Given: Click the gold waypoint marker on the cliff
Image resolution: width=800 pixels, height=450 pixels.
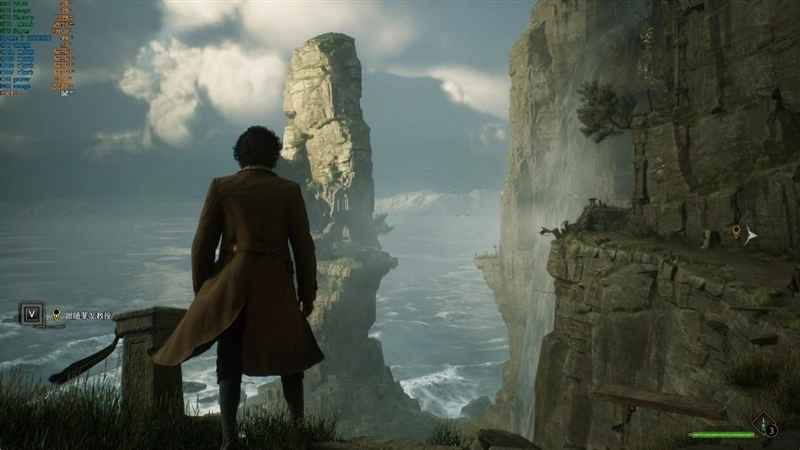Looking at the screenshot, I should [737, 233].
